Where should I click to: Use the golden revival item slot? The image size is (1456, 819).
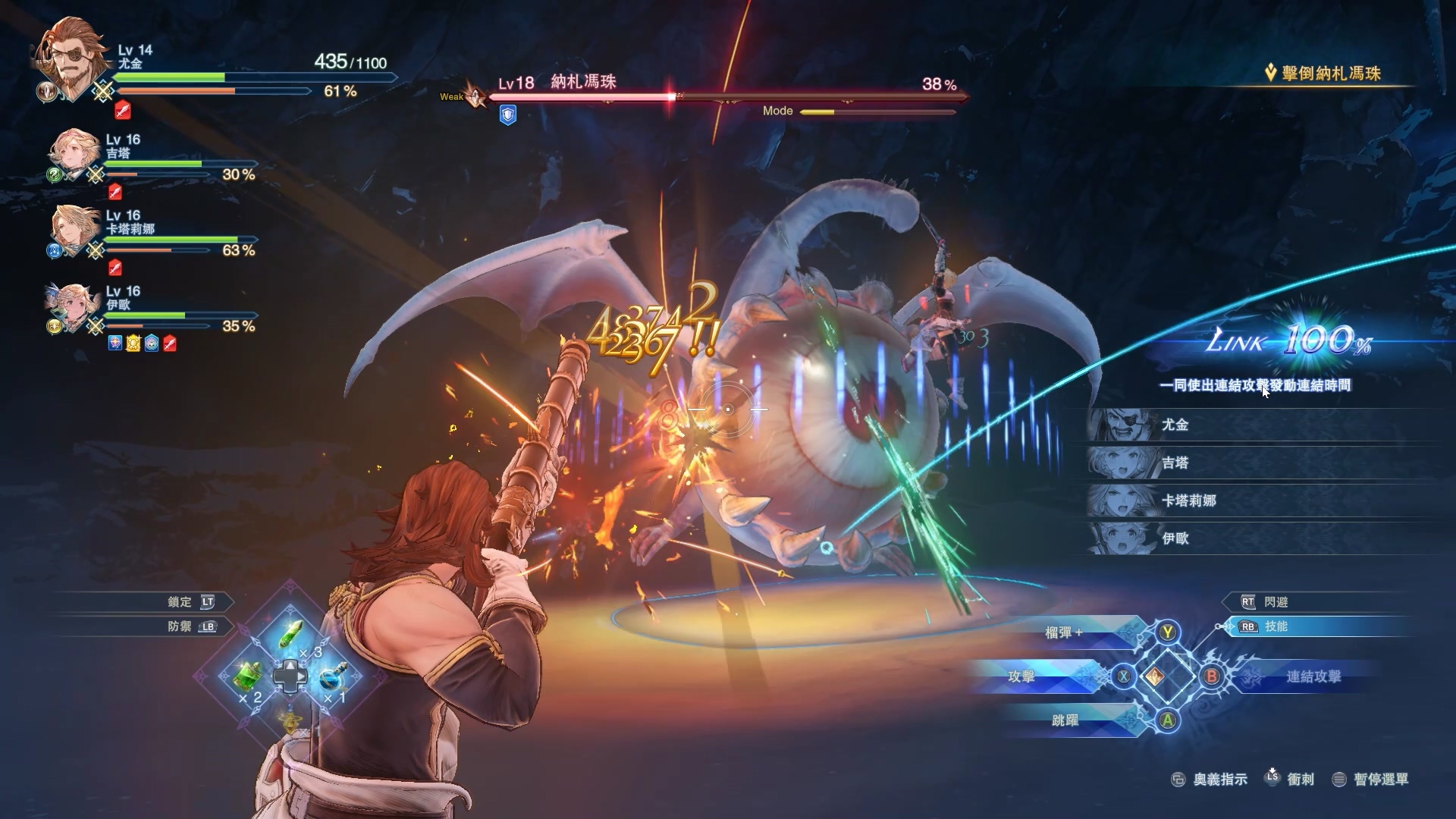[x=291, y=720]
